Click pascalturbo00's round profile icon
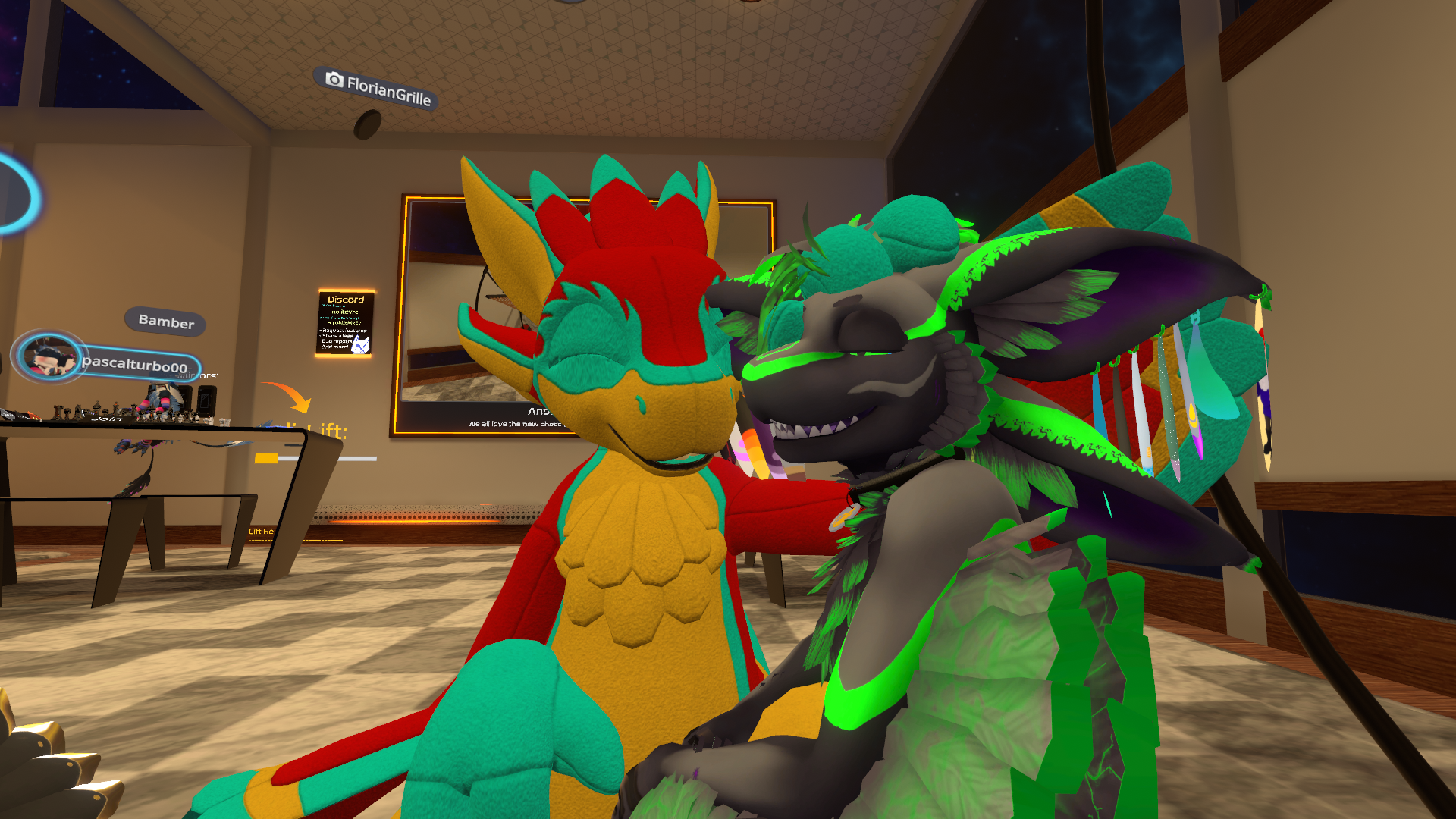This screenshot has height=819, width=1456. click(49, 357)
